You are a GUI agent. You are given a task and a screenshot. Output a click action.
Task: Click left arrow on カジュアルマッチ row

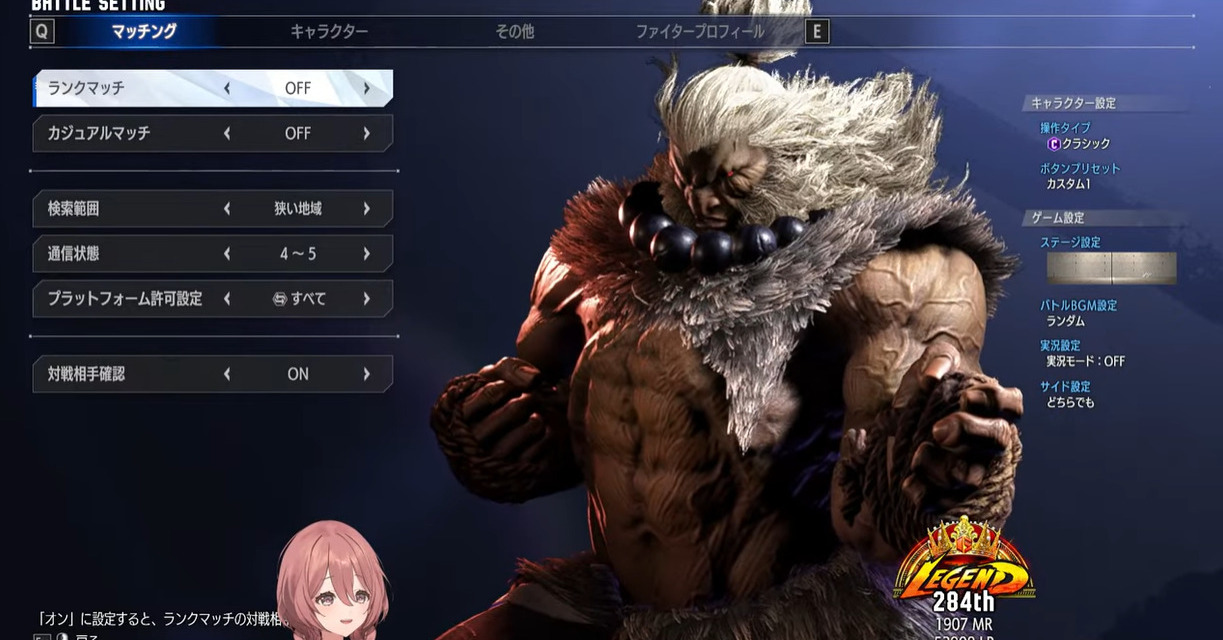[227, 133]
